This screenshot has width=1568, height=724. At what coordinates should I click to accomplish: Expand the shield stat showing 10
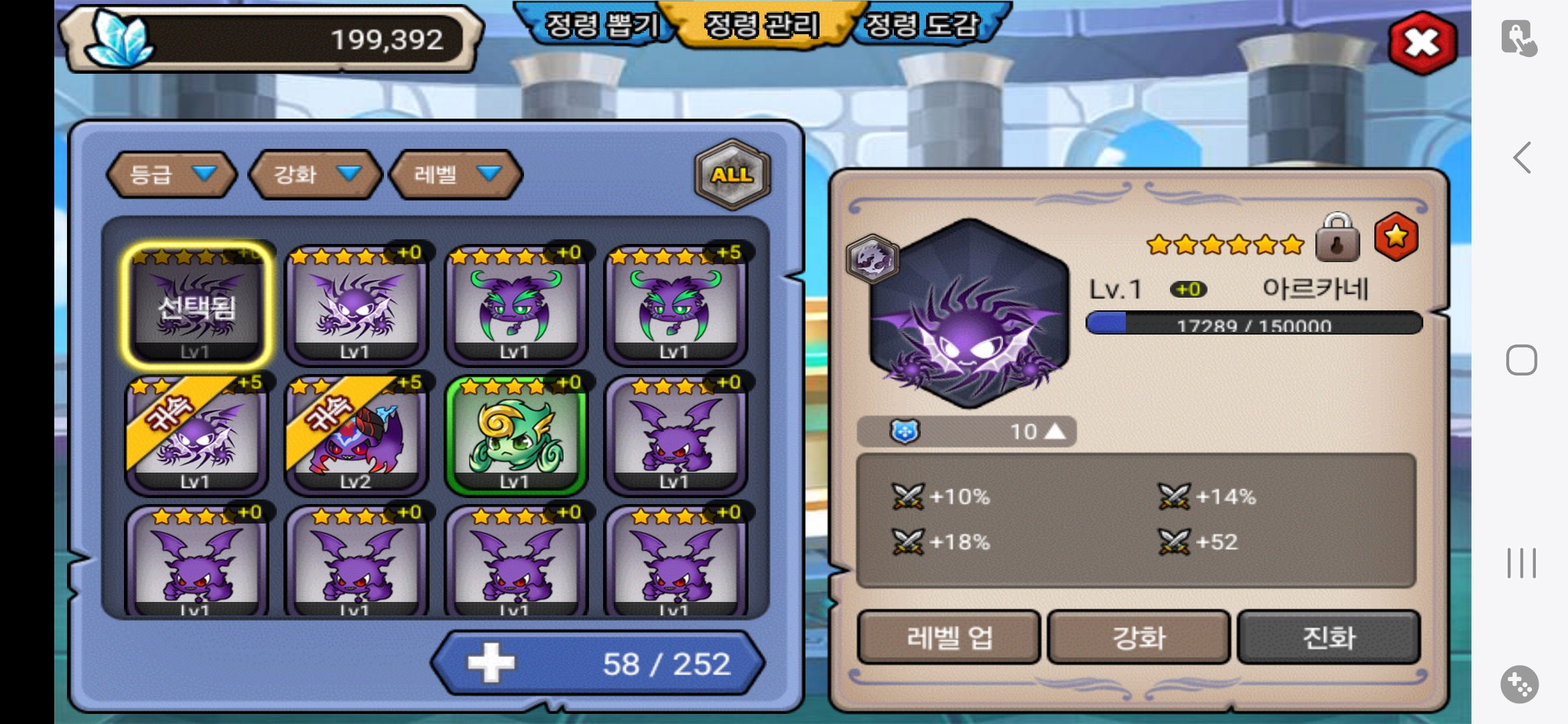(967, 432)
